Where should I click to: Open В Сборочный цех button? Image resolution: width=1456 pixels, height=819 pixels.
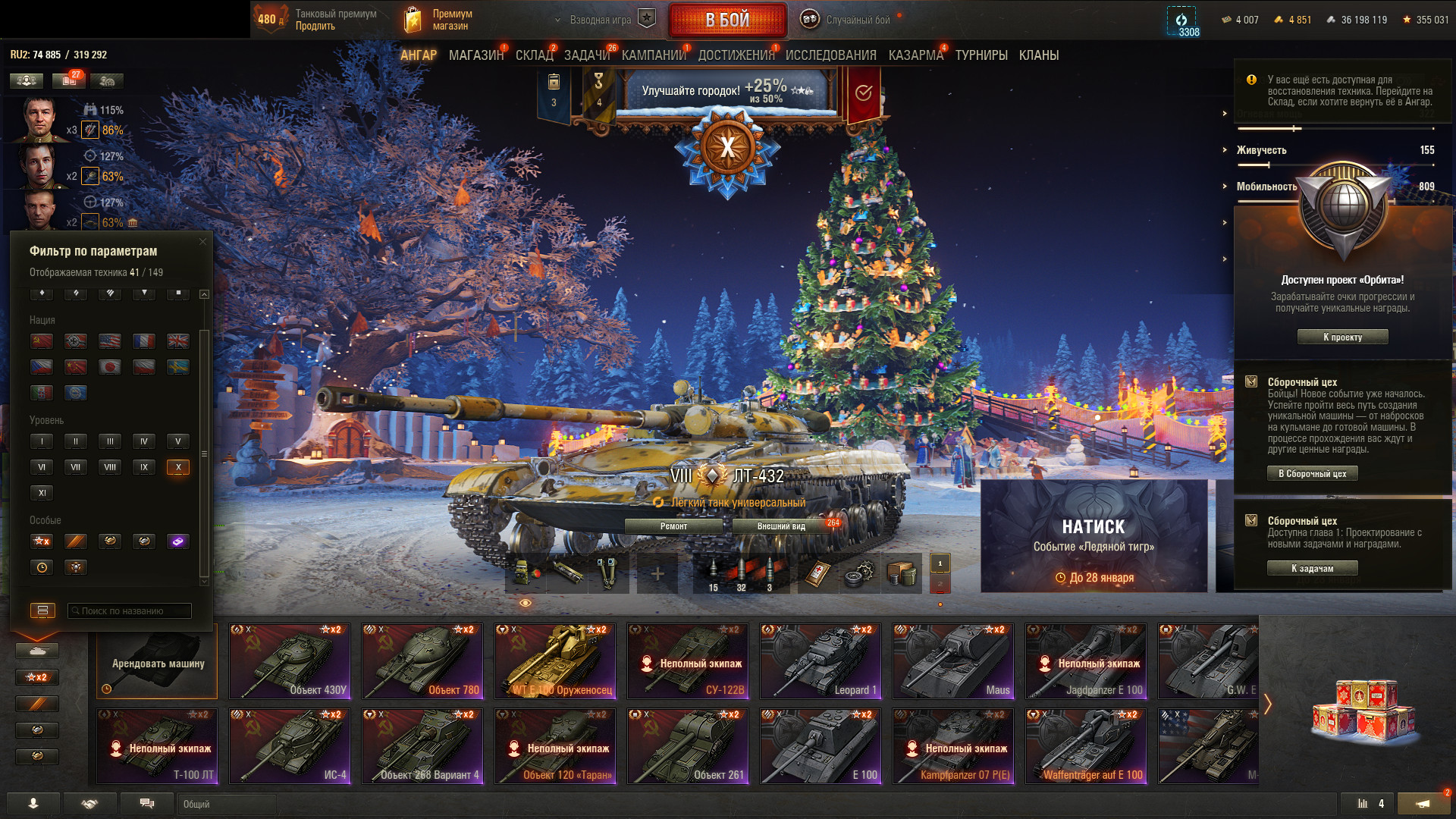pos(1312,473)
